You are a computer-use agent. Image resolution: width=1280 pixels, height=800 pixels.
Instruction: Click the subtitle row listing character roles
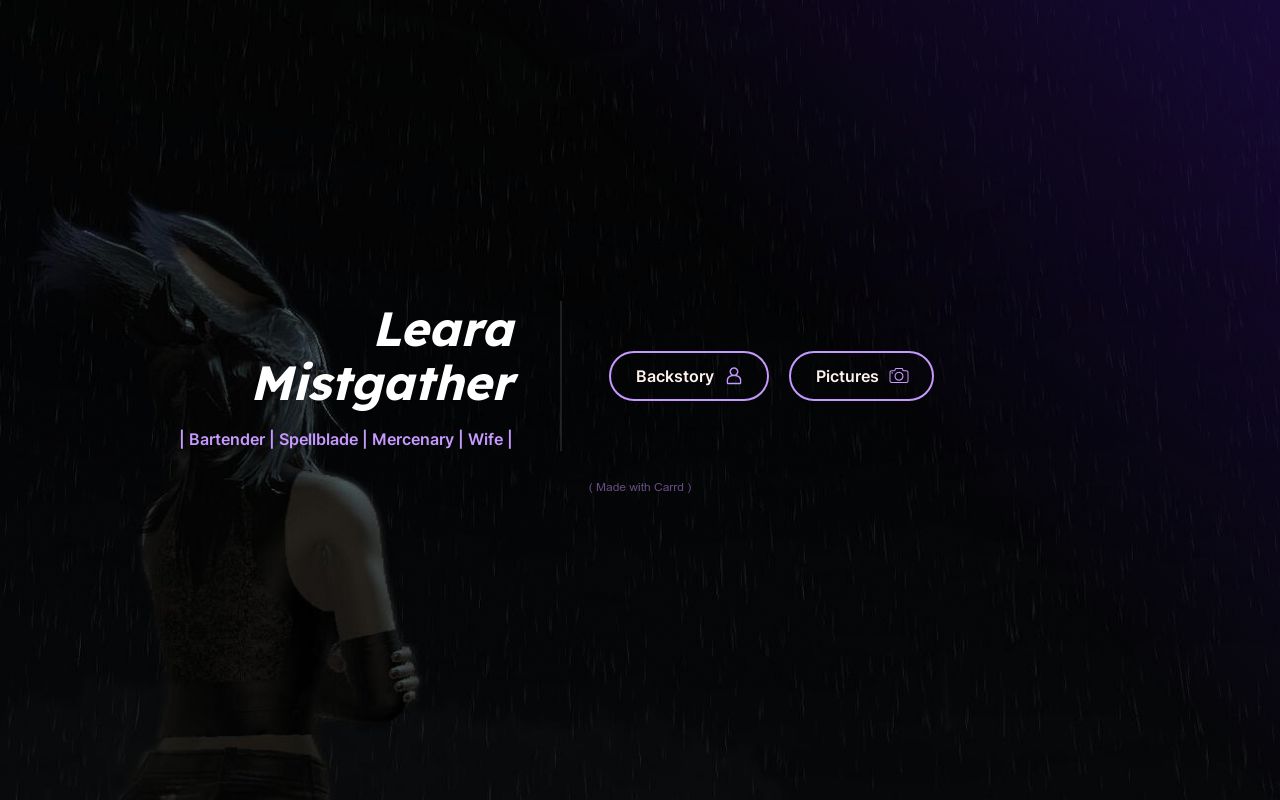tap(345, 439)
